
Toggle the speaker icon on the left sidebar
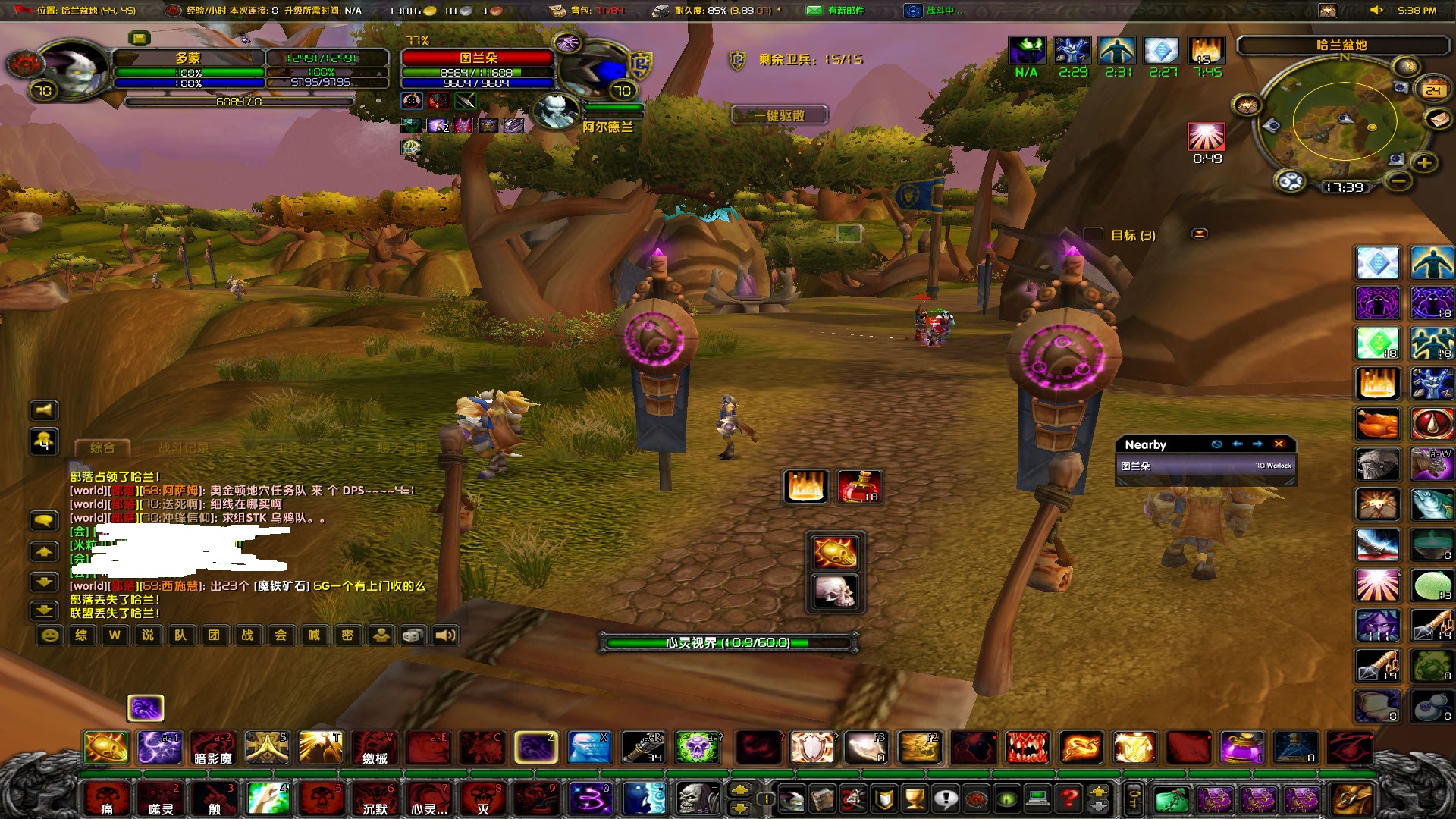pyautogui.click(x=44, y=410)
